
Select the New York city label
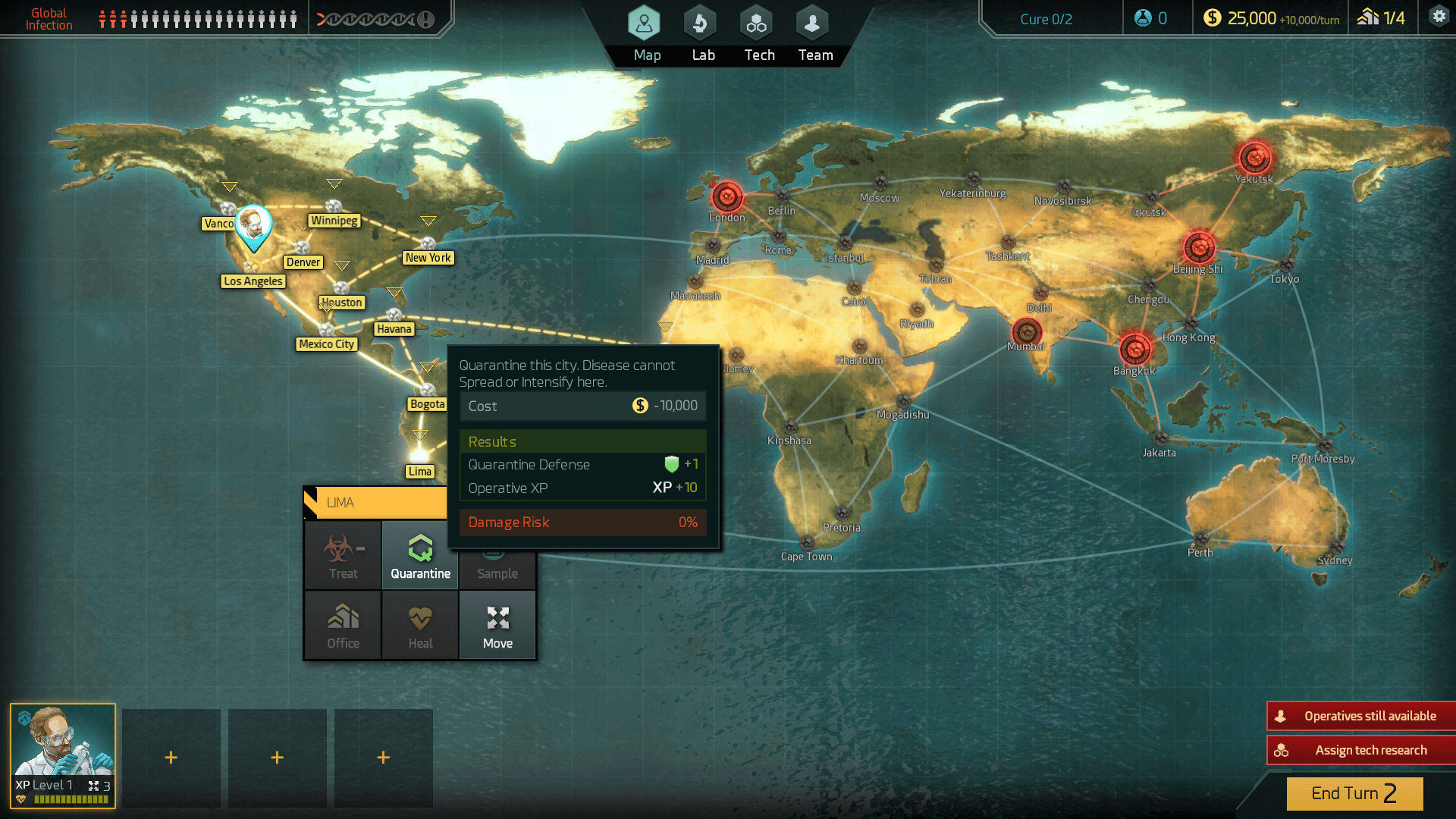point(428,258)
